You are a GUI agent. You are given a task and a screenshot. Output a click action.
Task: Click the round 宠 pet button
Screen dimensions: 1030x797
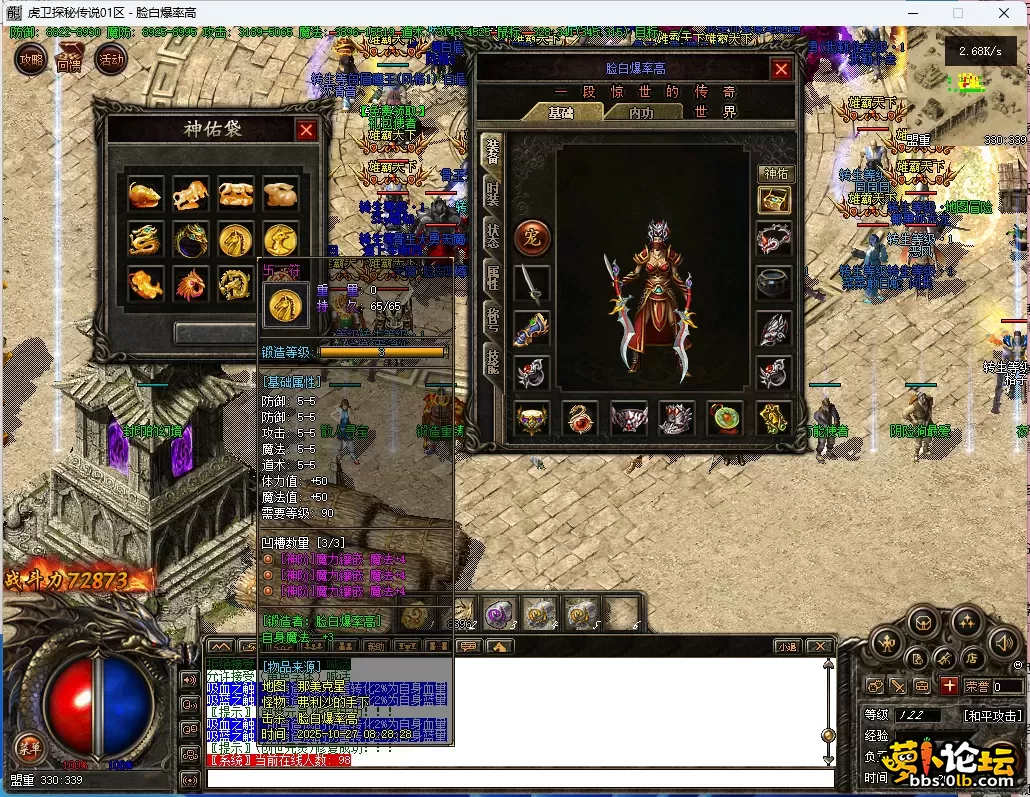532,238
